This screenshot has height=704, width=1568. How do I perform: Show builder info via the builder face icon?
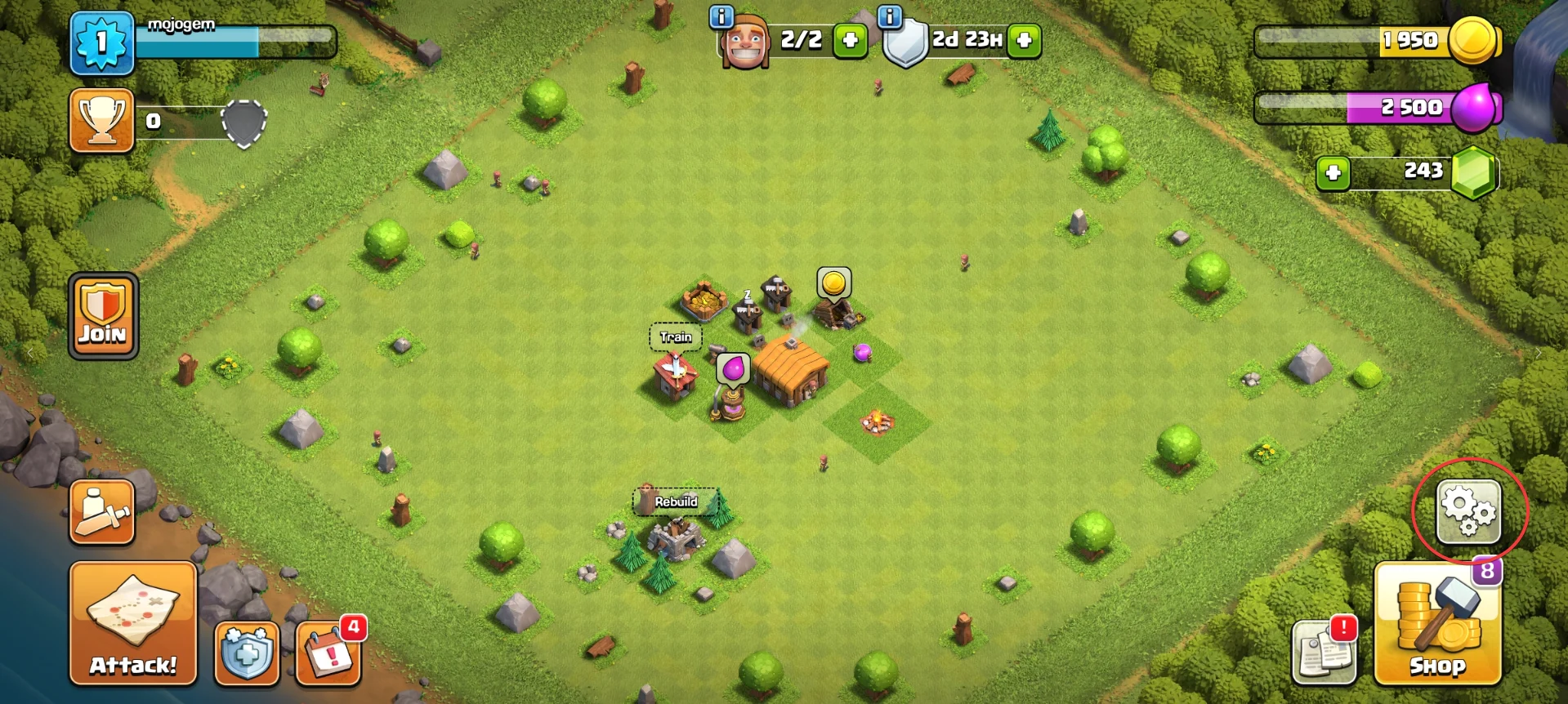[x=744, y=42]
